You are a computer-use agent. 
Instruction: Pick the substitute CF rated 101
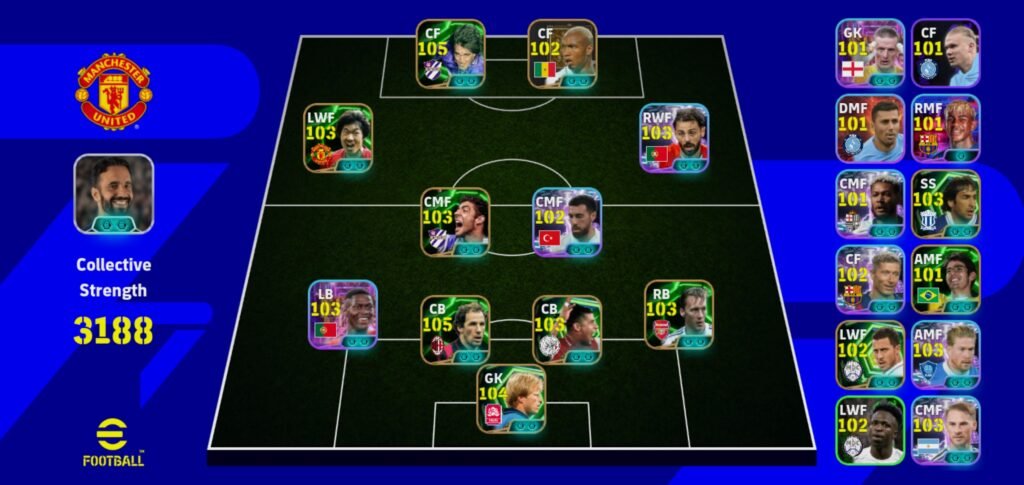pyautogui.click(x=946, y=53)
